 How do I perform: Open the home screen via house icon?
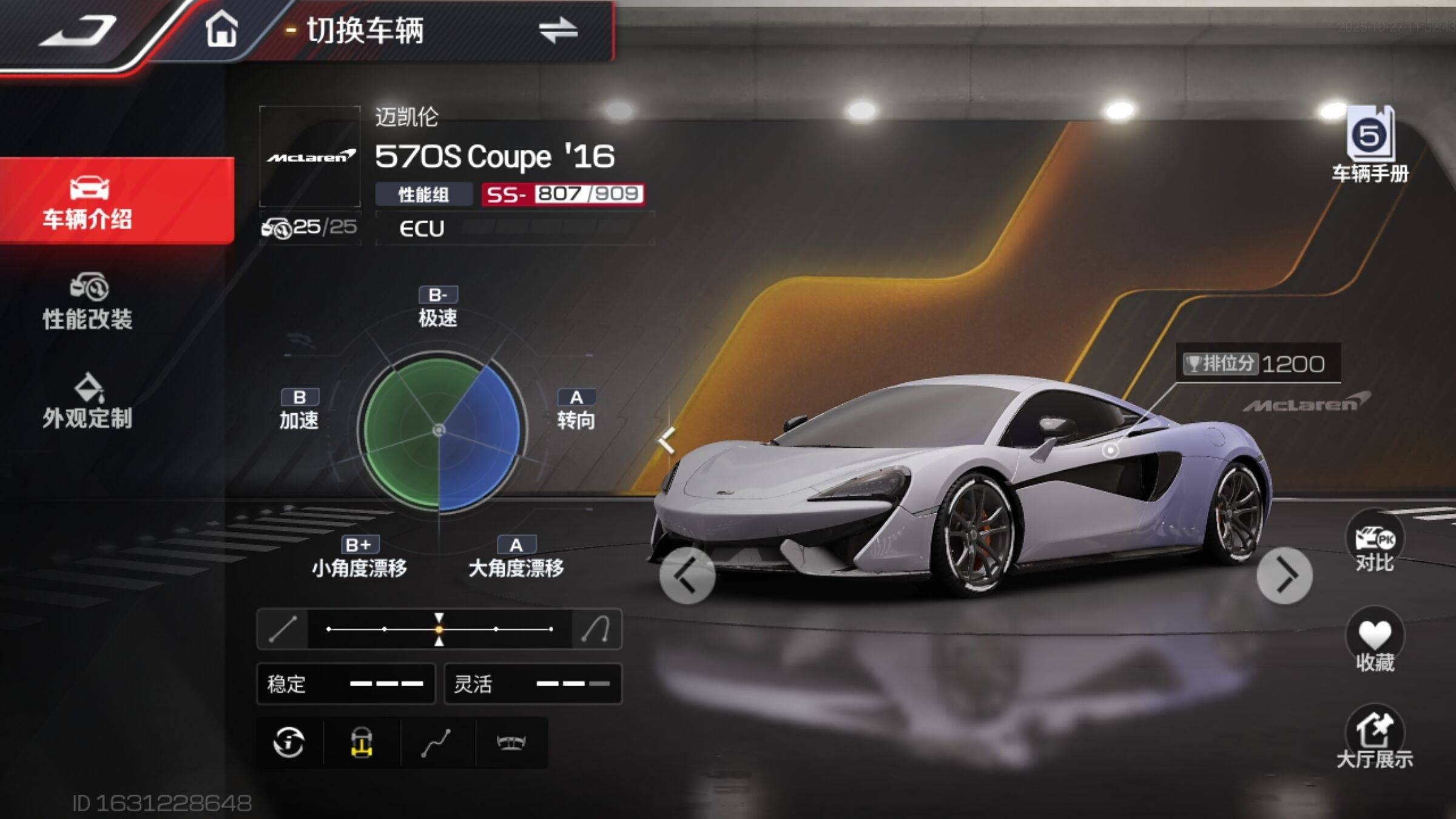221,29
